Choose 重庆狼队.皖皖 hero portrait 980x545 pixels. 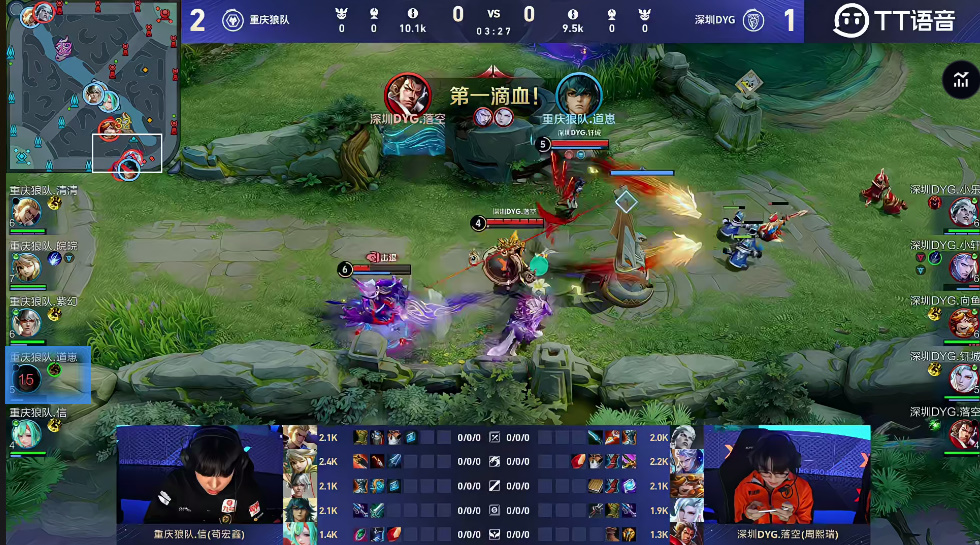25,267
